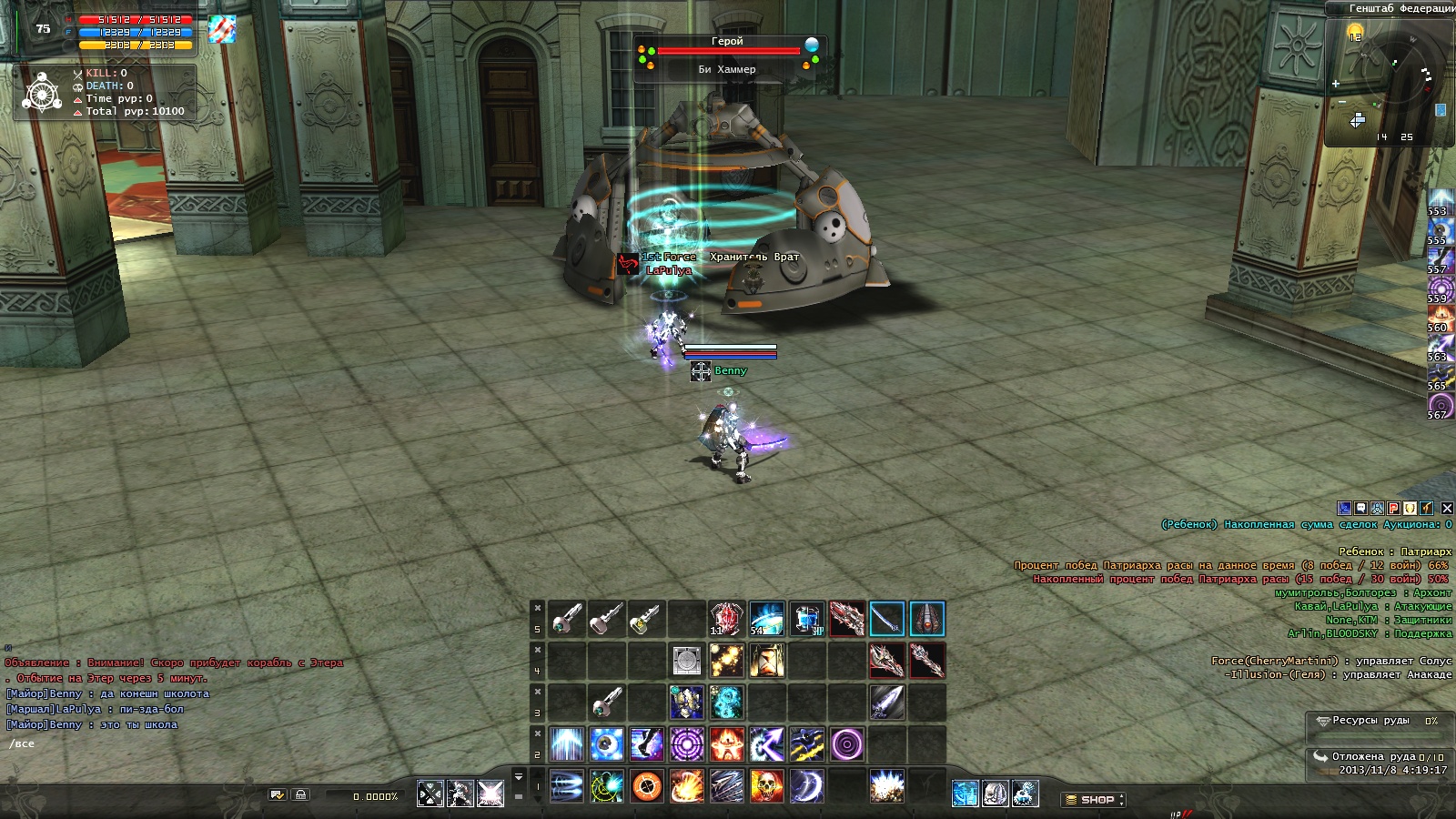Use the blue potion marked HP

click(x=806, y=619)
